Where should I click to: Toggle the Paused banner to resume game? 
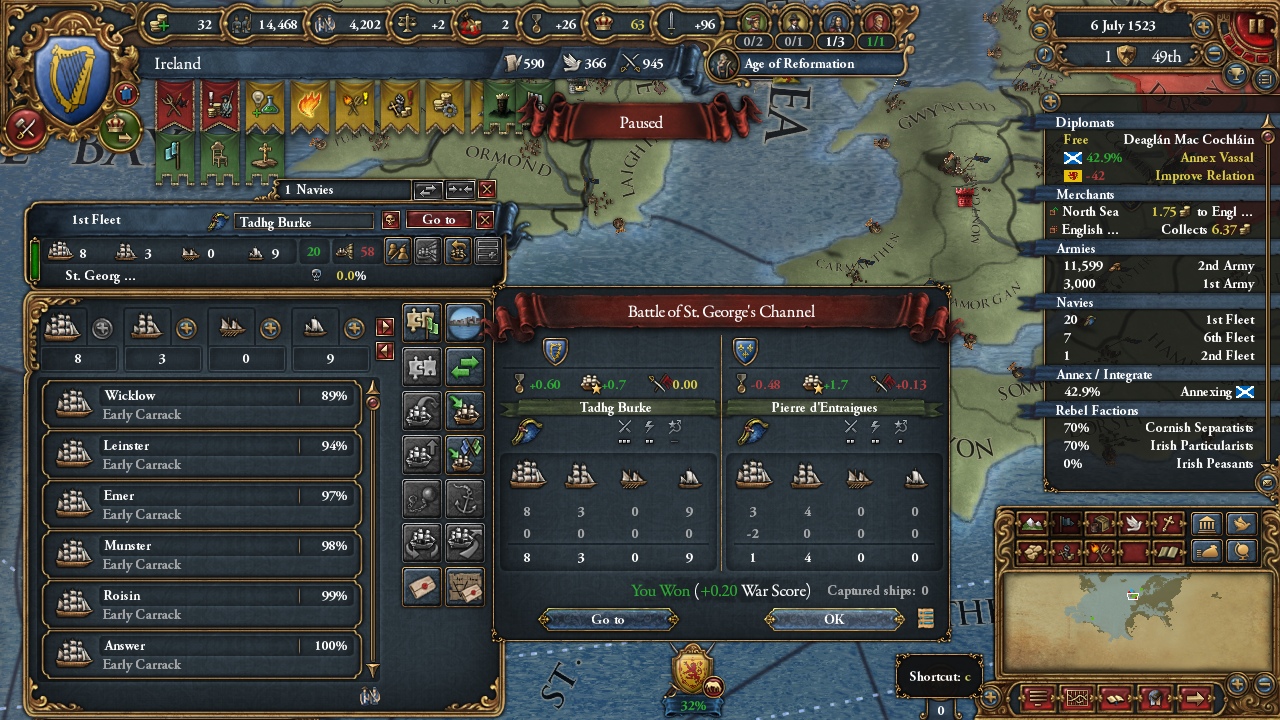[x=639, y=122]
